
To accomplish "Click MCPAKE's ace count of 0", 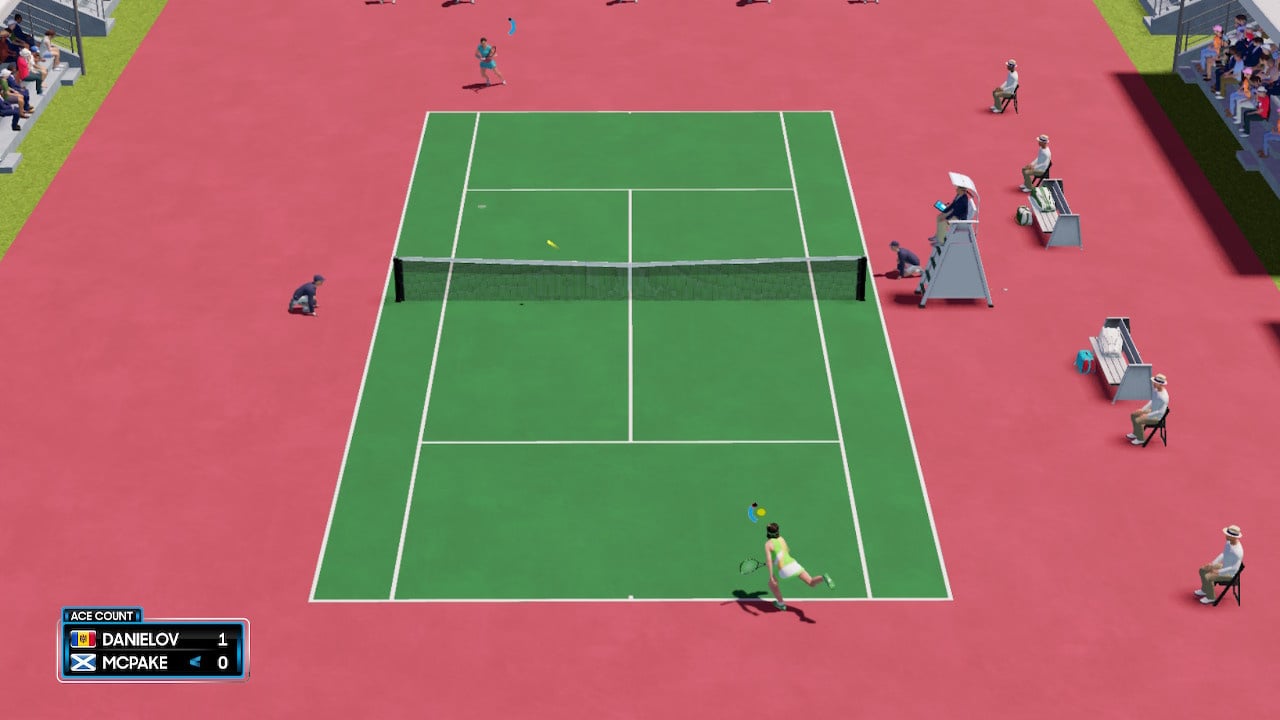I will [222, 662].
